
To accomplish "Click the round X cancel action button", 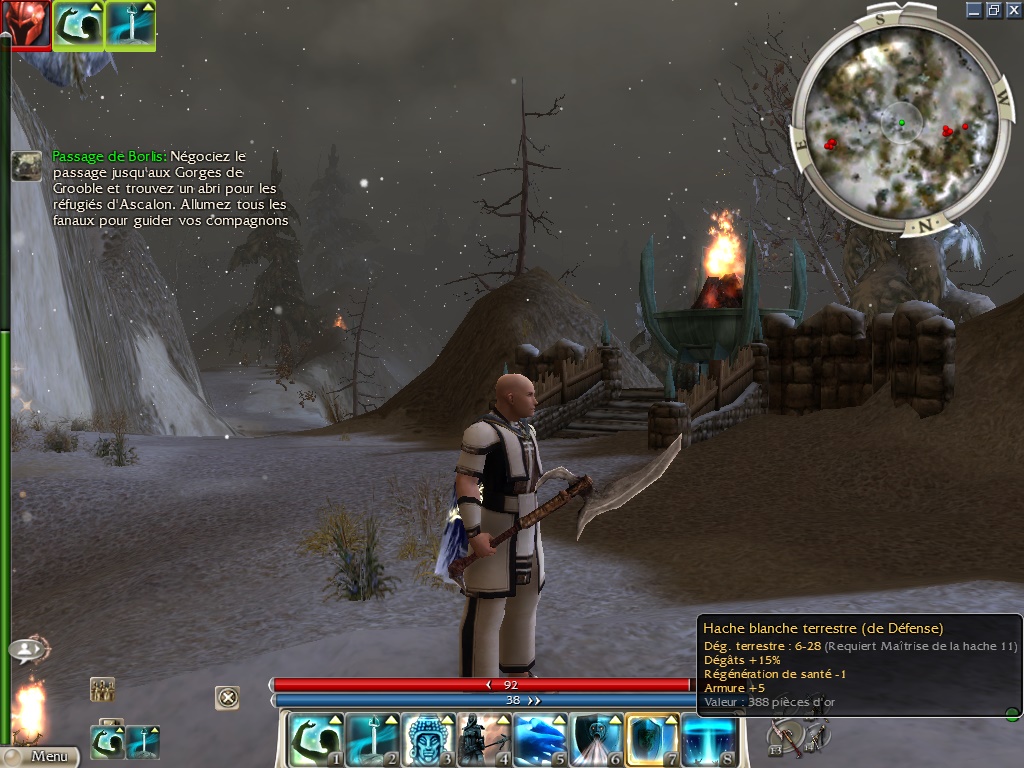I will pos(228,697).
